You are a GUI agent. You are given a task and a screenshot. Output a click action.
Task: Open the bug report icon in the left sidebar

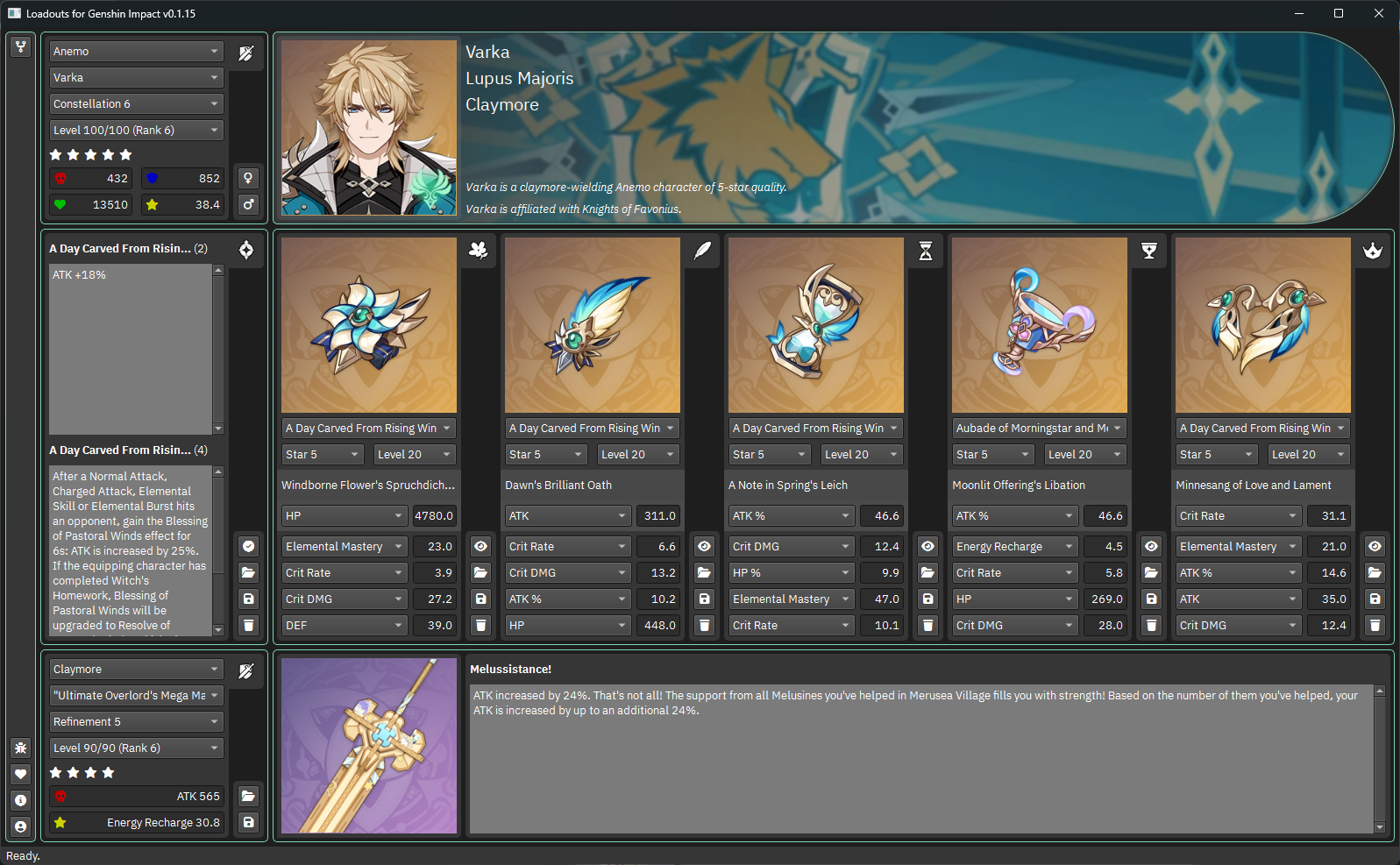tap(20, 748)
